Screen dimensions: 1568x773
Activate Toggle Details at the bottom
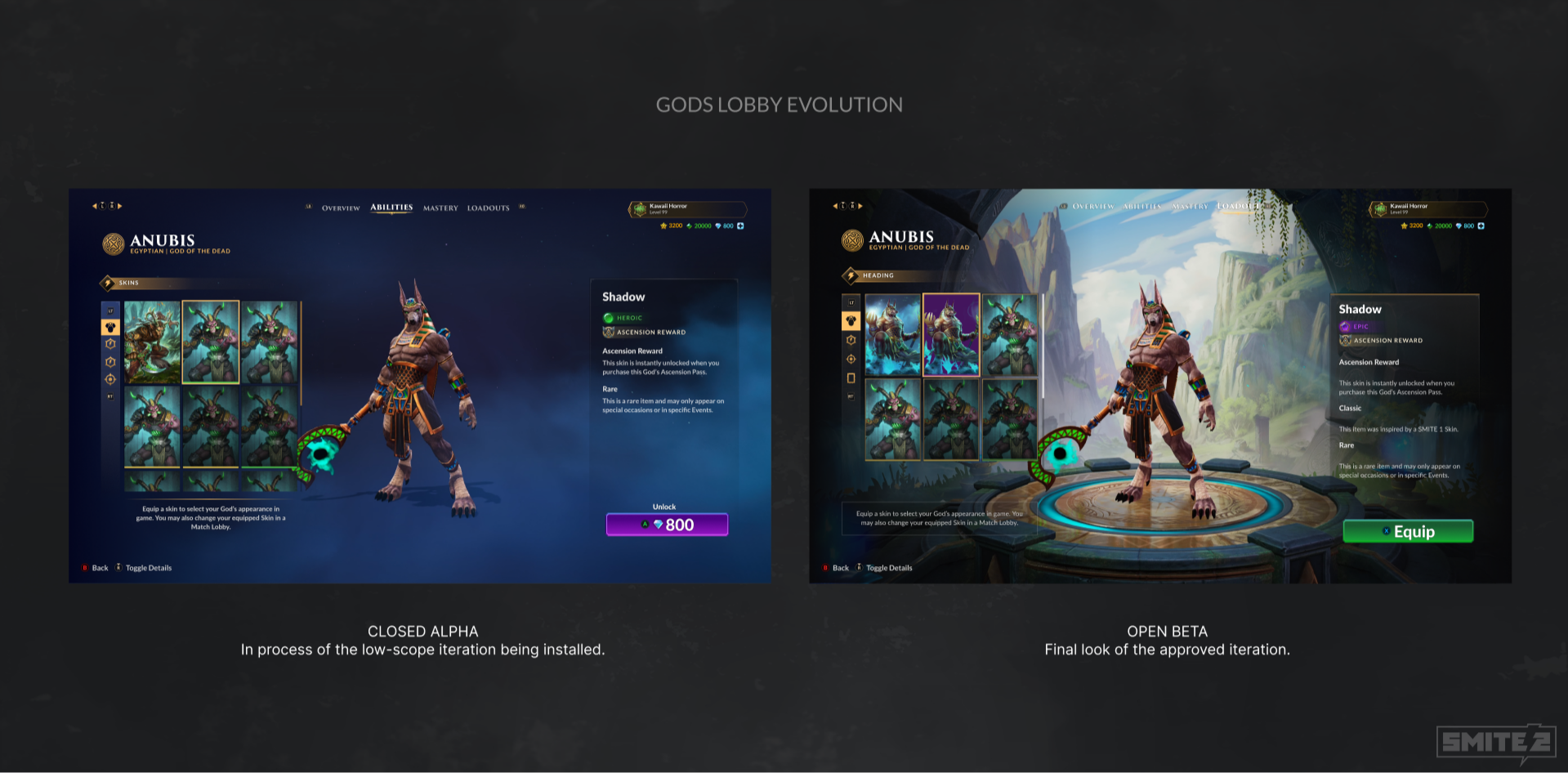click(x=150, y=567)
